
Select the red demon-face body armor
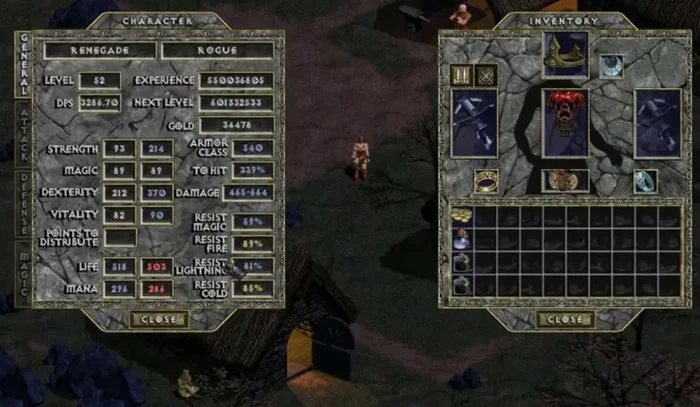click(x=566, y=122)
